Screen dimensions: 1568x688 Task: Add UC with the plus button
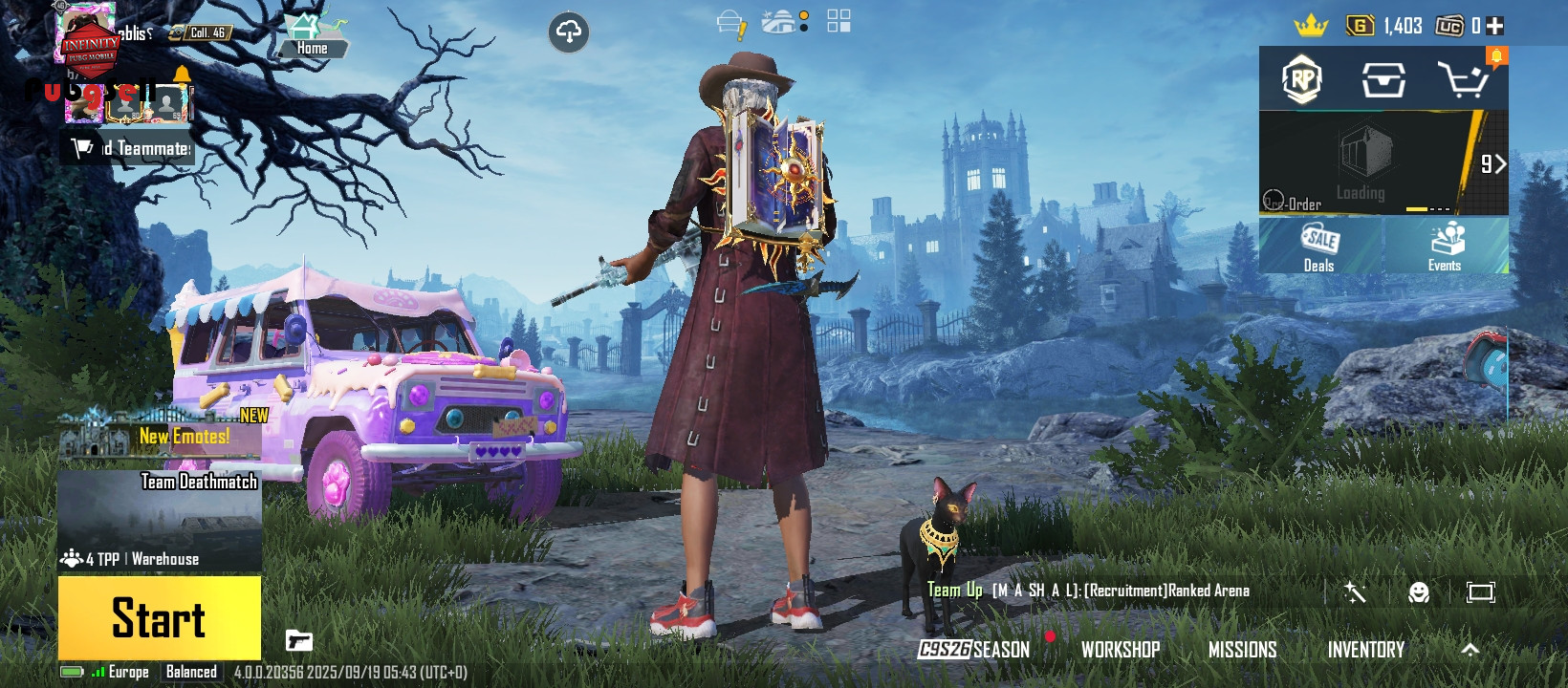click(1495, 27)
